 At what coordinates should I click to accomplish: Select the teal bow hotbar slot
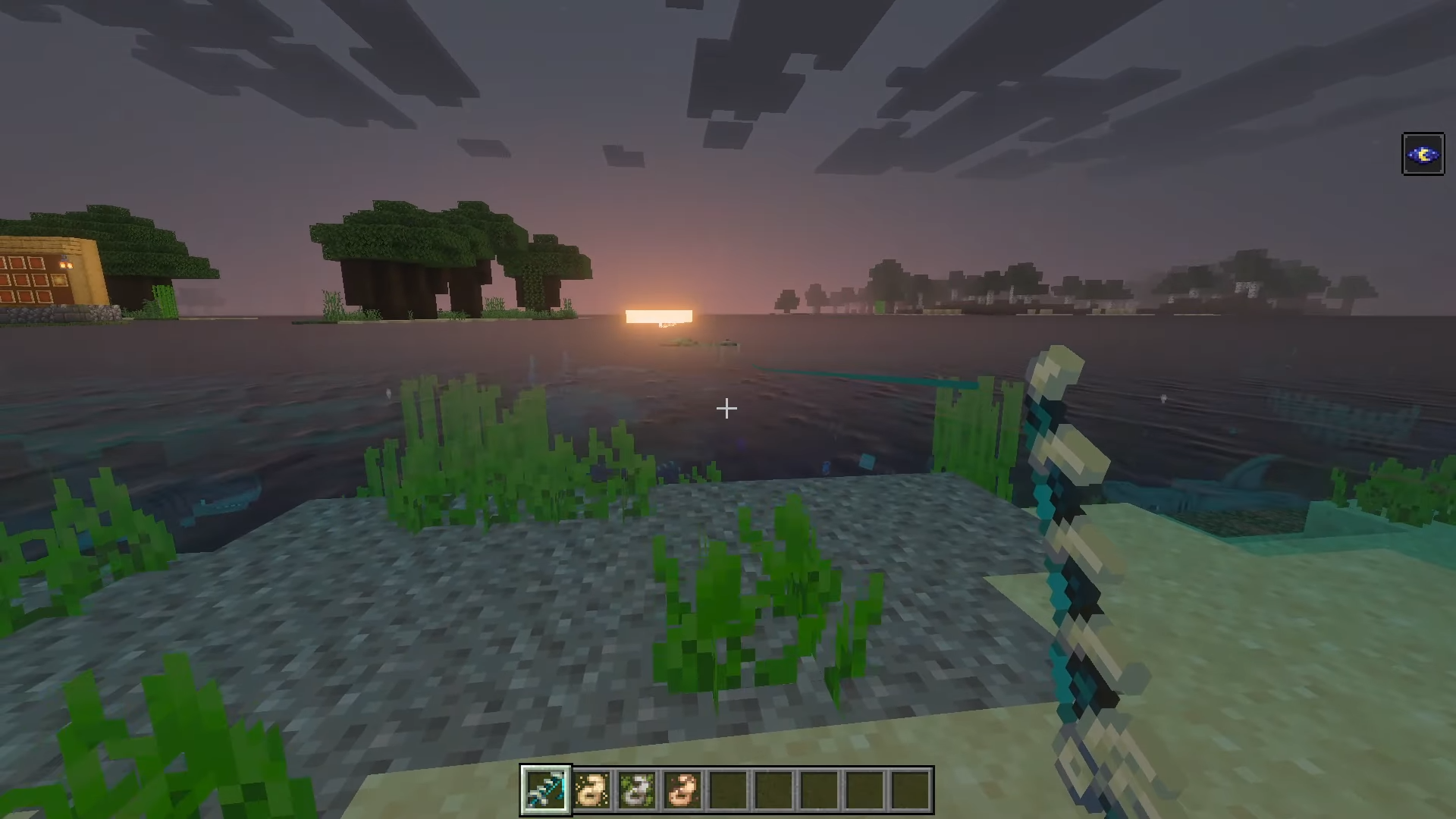click(x=546, y=789)
